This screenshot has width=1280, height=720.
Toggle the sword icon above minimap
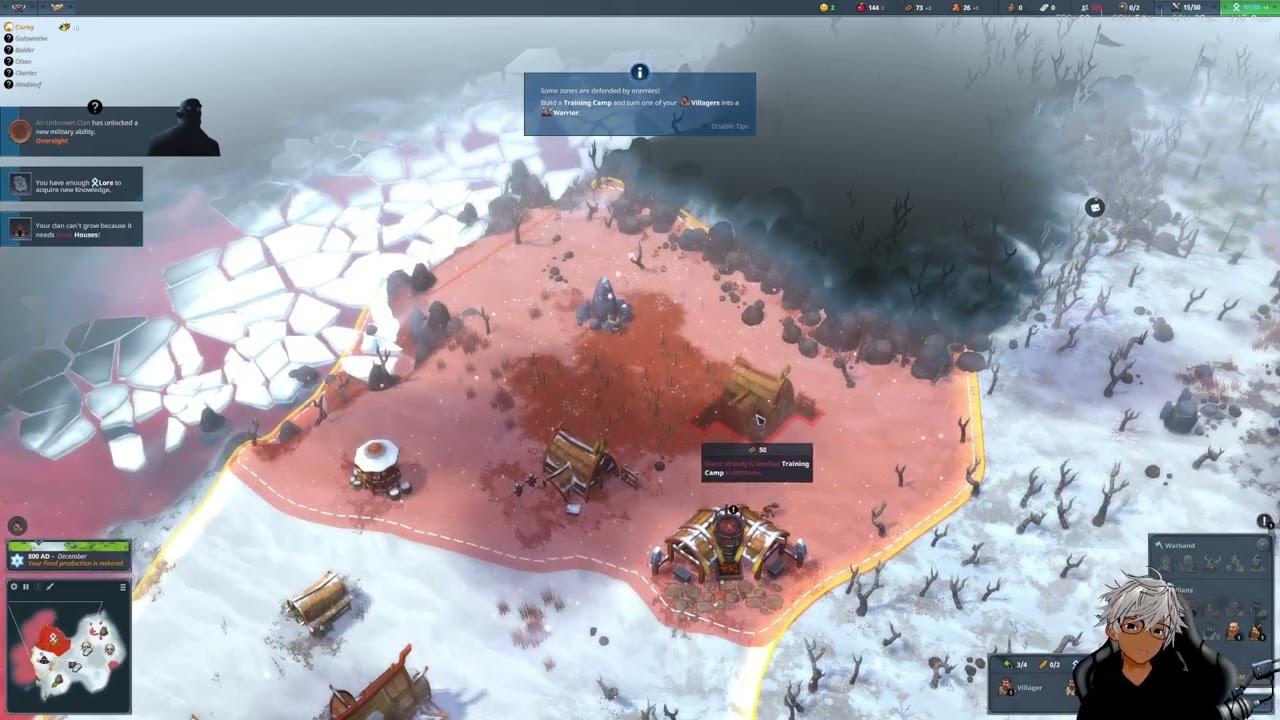coord(50,587)
